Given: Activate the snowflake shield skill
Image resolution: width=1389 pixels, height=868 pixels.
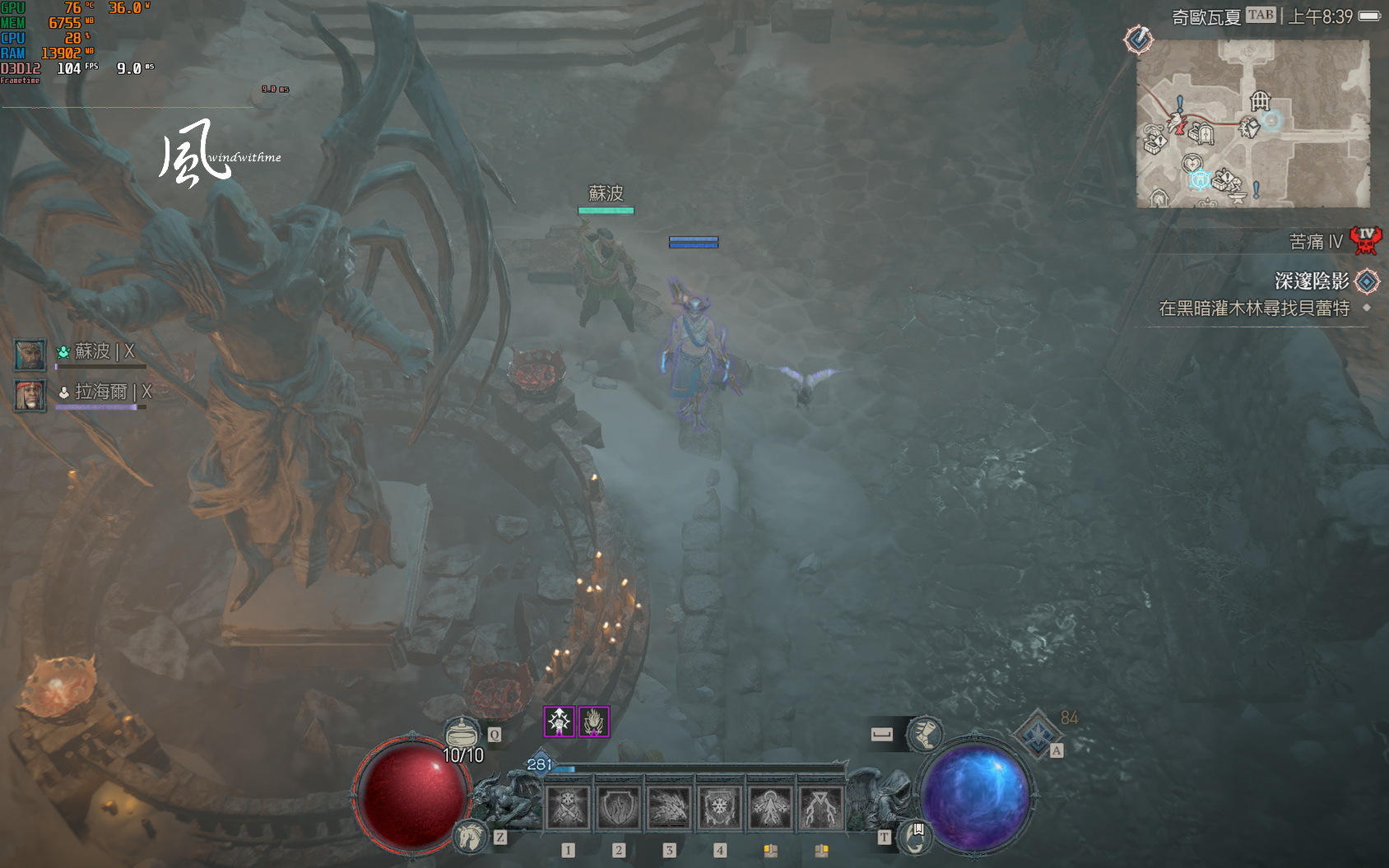Looking at the screenshot, I should pyautogui.click(x=720, y=807).
